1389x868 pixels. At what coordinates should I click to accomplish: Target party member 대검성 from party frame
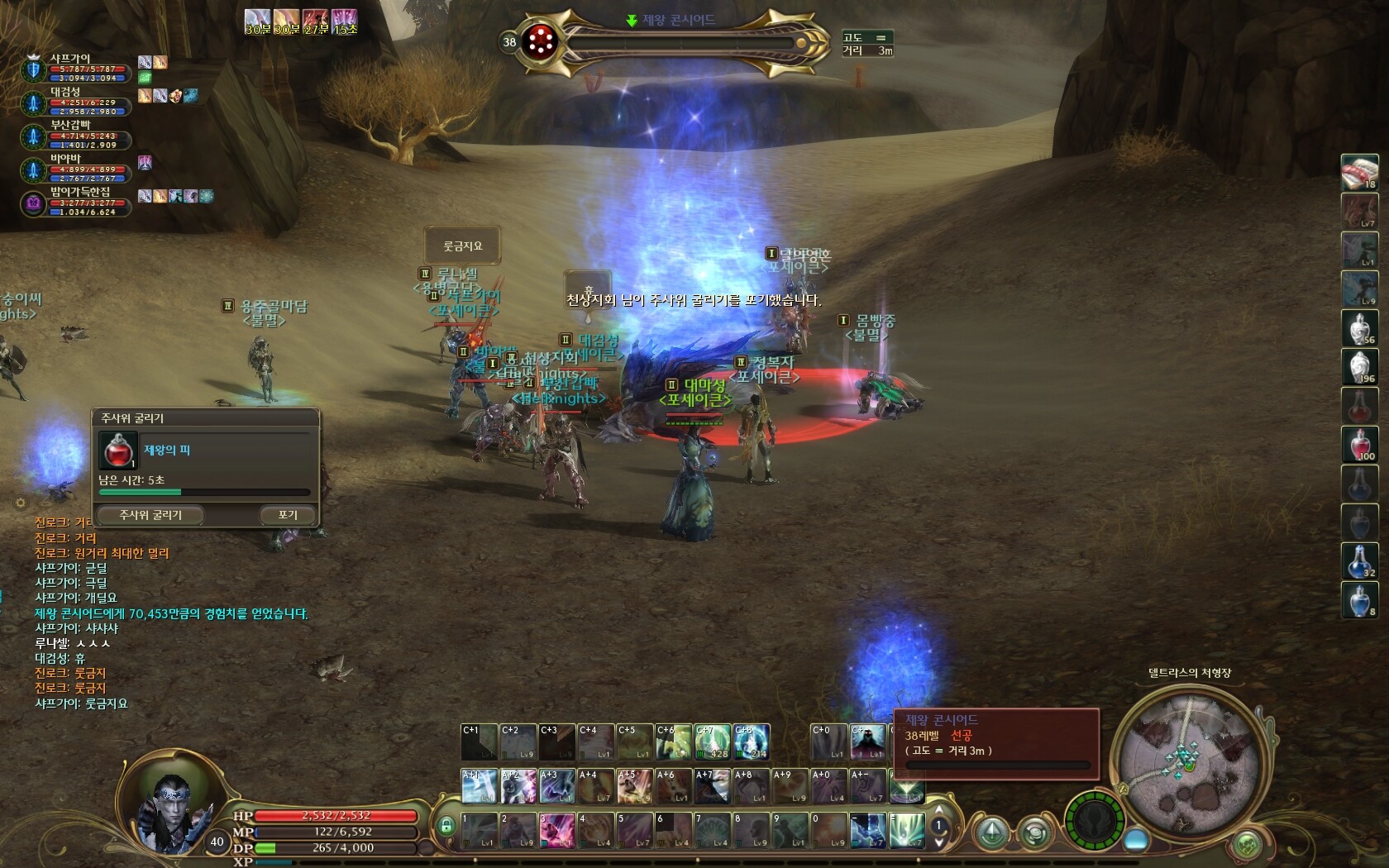point(66,92)
